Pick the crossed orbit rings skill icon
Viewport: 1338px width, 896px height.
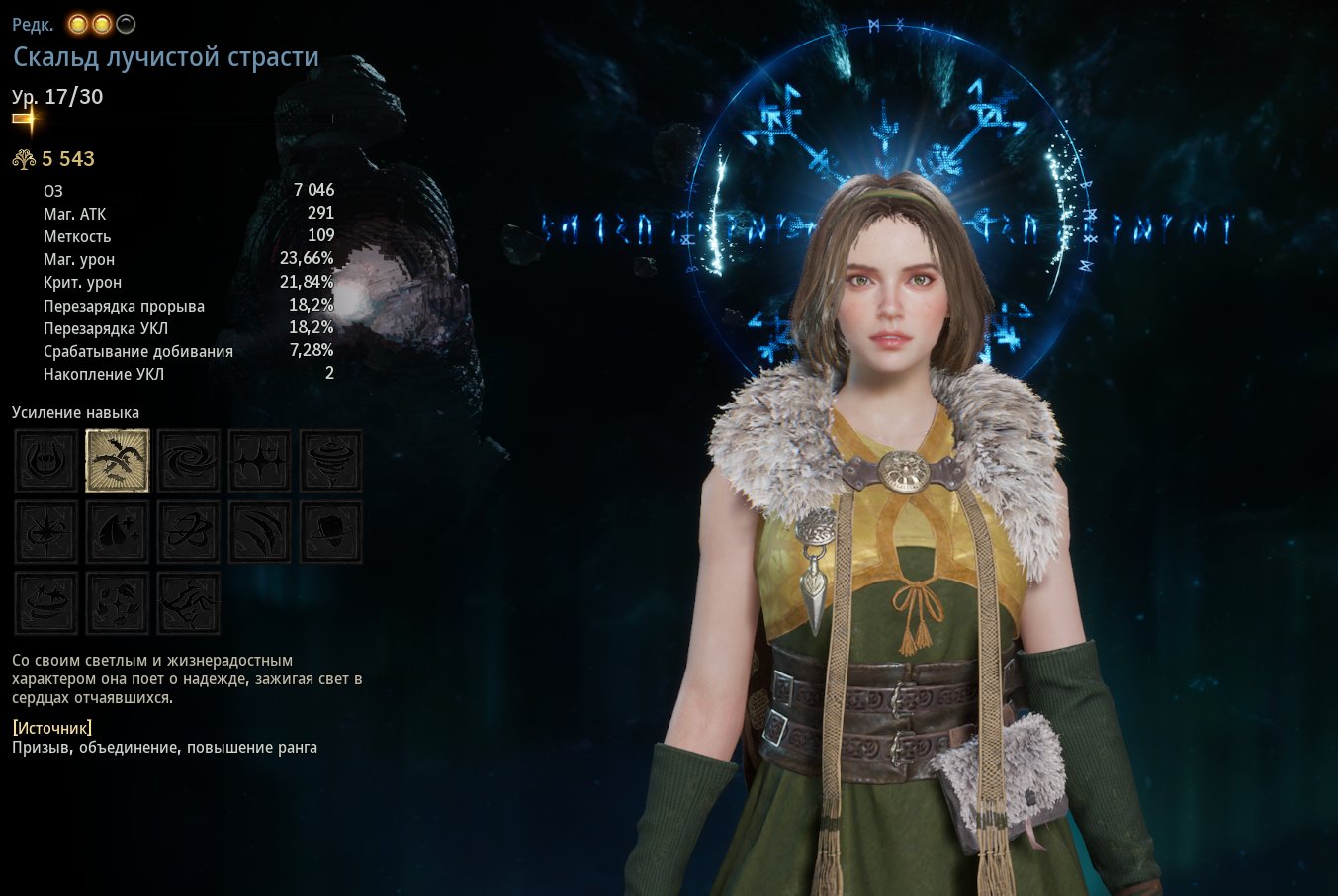[189, 532]
